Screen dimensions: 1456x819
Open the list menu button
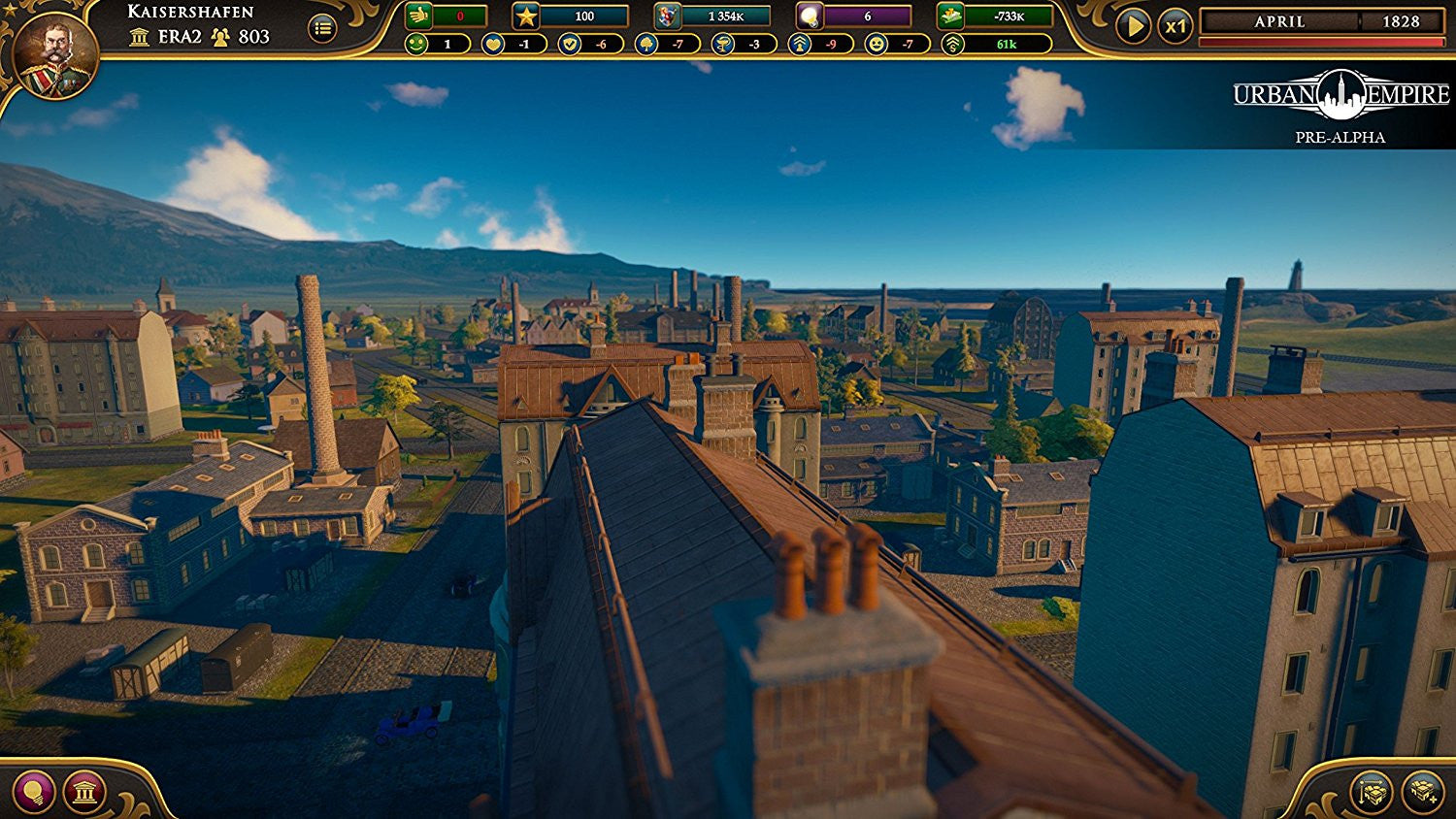tap(322, 29)
